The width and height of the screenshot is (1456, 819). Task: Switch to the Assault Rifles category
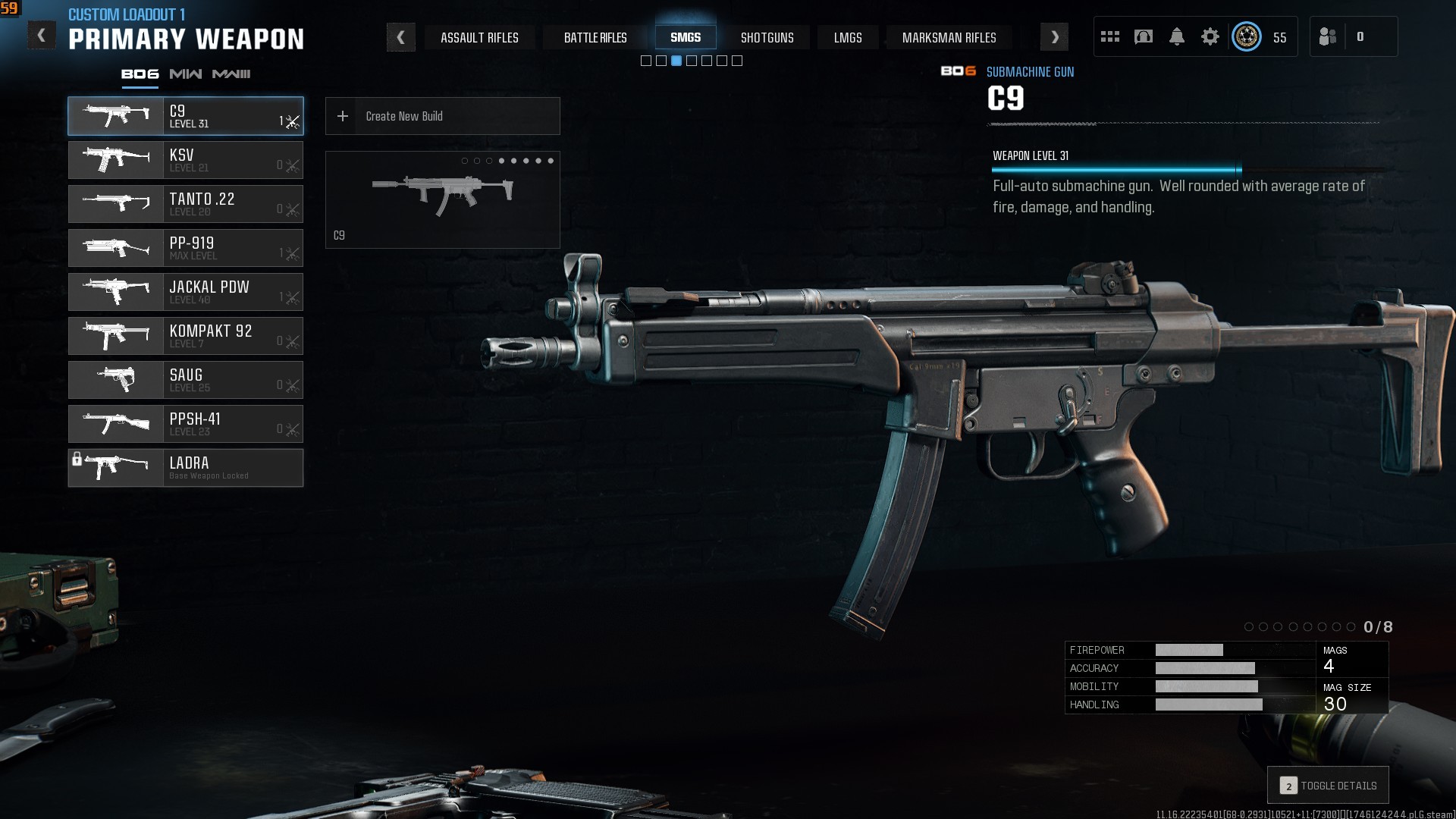click(479, 37)
